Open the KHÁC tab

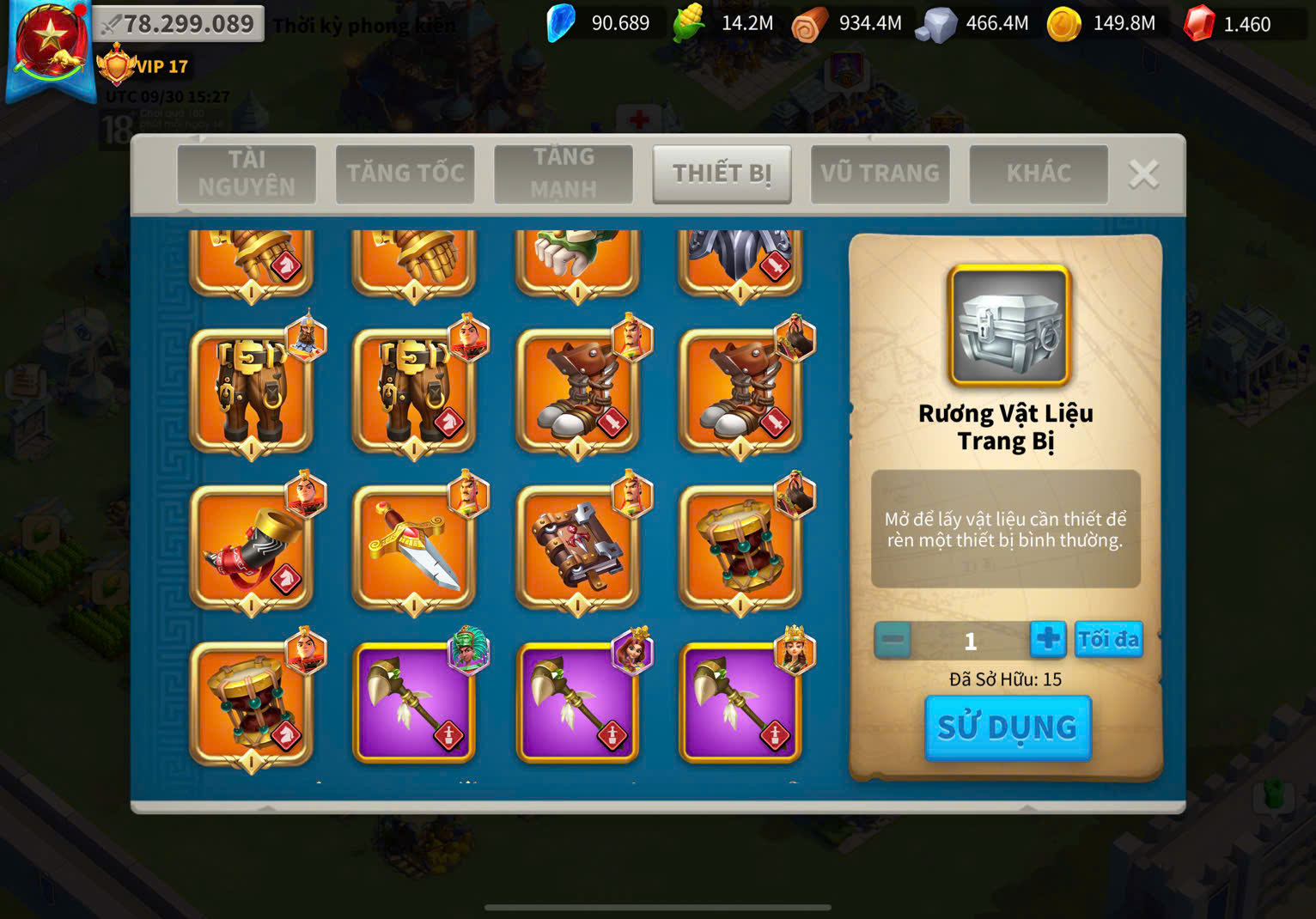tap(1038, 173)
